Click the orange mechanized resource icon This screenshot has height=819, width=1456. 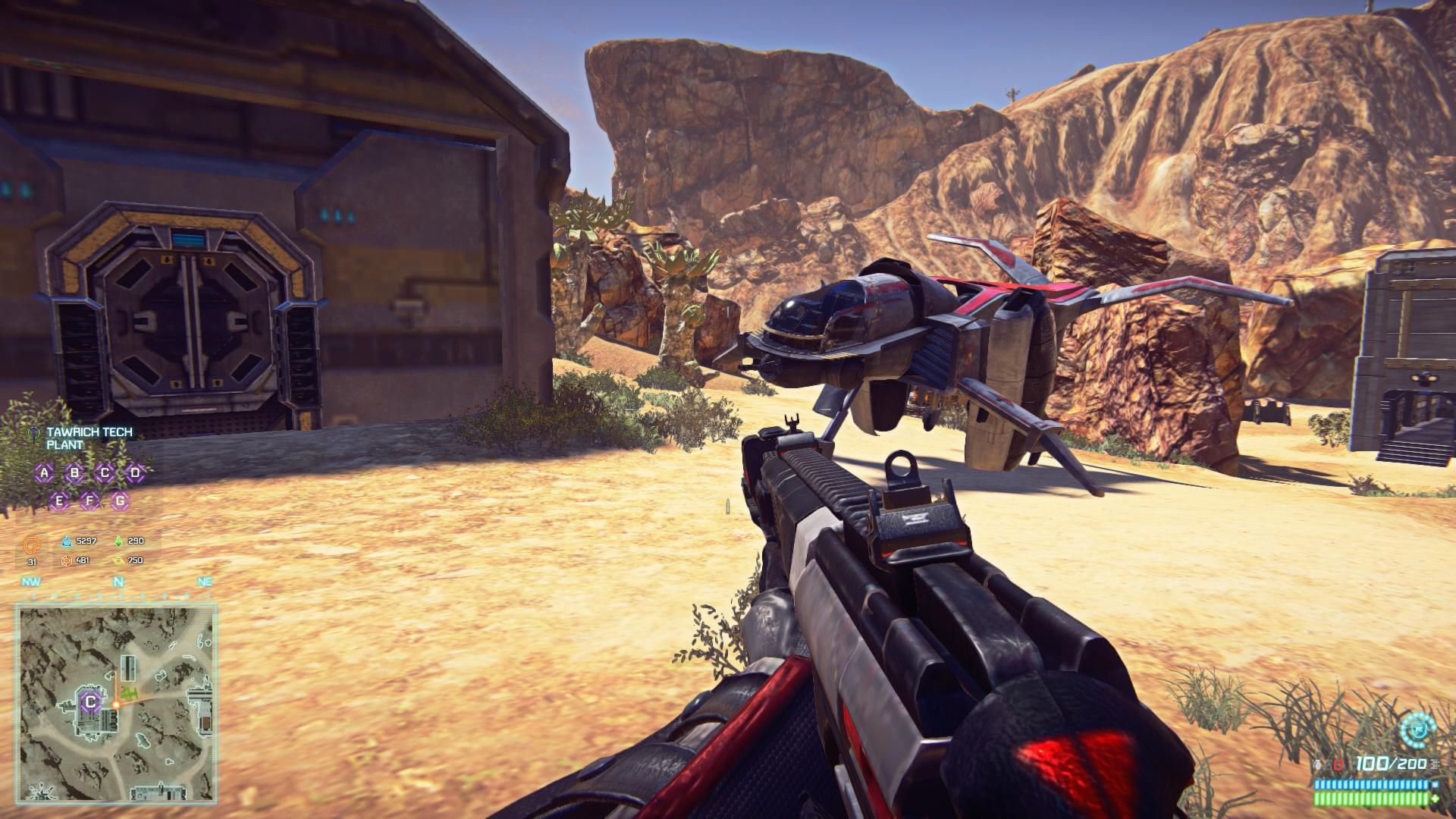pos(67,560)
